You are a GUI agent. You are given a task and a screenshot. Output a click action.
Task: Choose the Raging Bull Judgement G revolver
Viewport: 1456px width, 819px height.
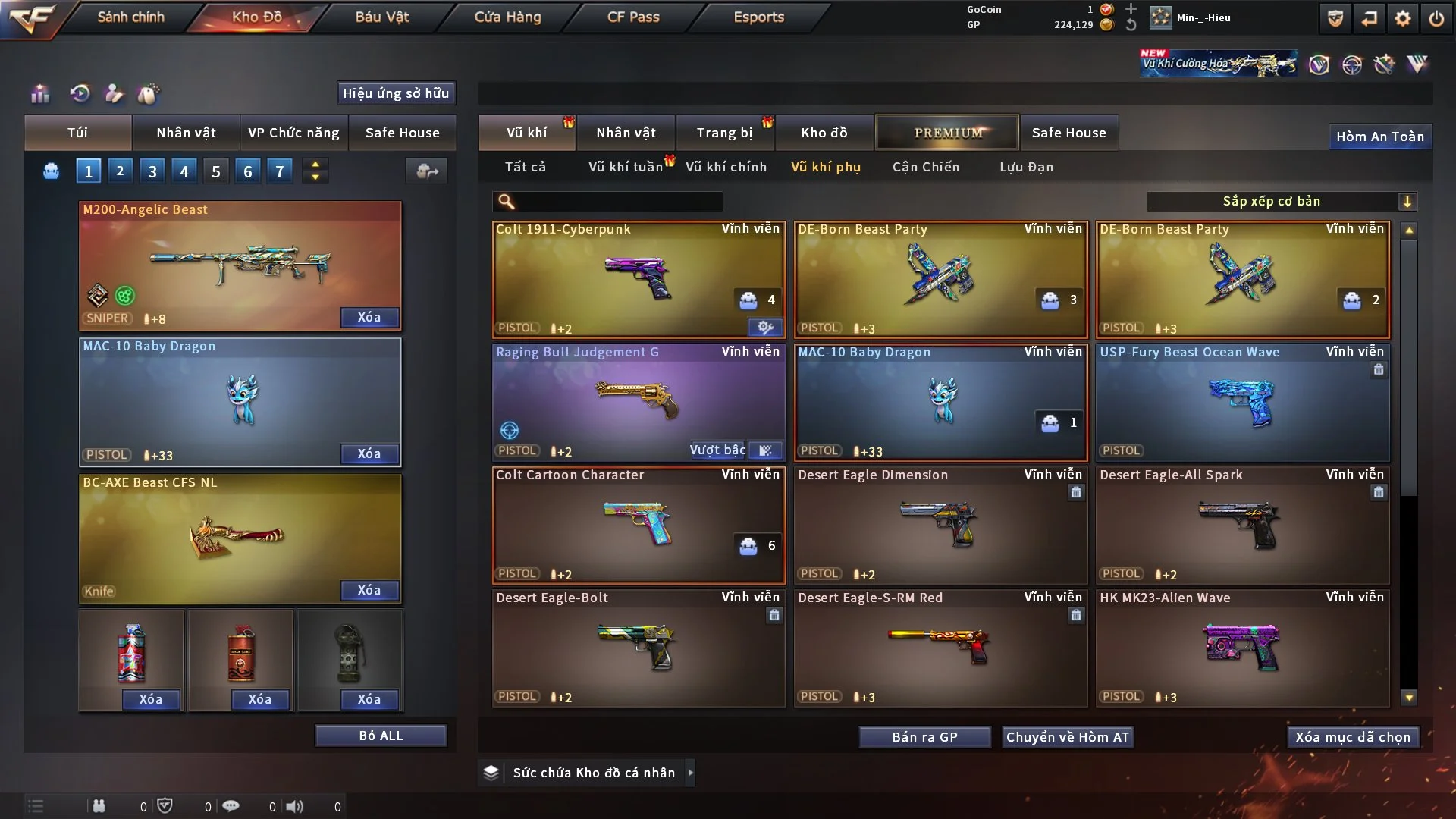click(x=638, y=402)
